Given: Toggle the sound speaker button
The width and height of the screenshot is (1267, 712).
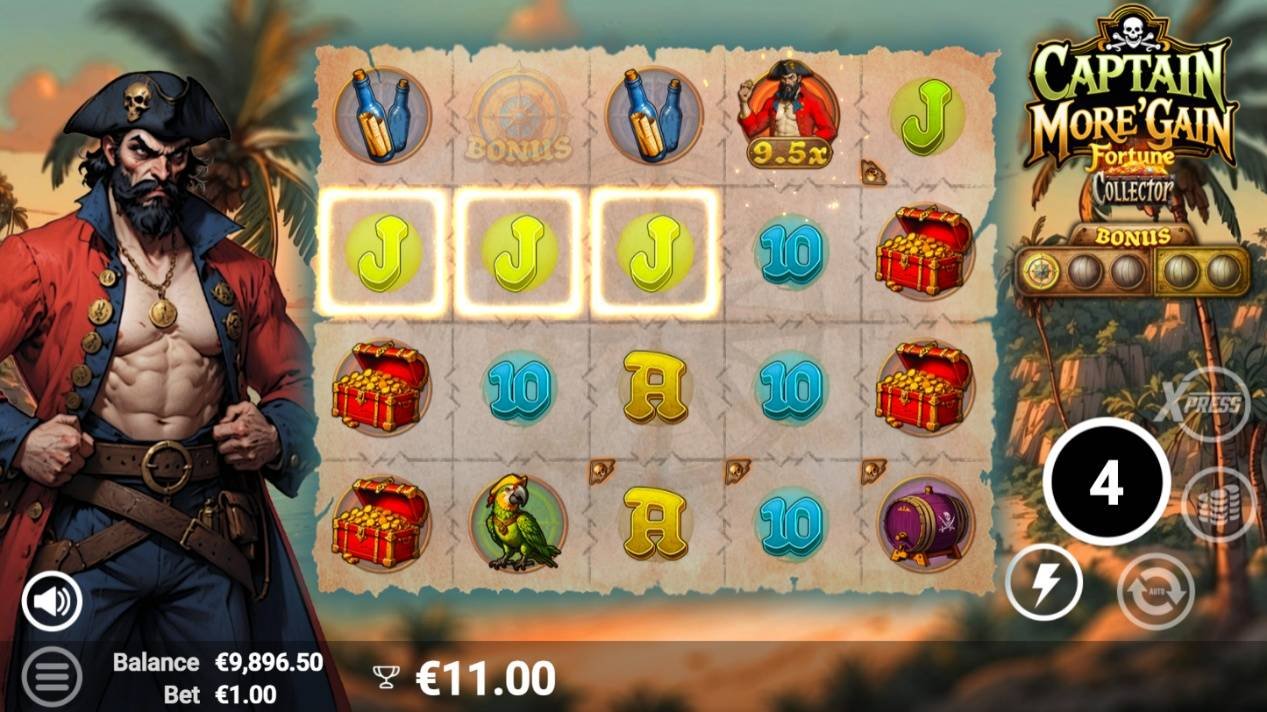Looking at the screenshot, I should (x=52, y=601).
